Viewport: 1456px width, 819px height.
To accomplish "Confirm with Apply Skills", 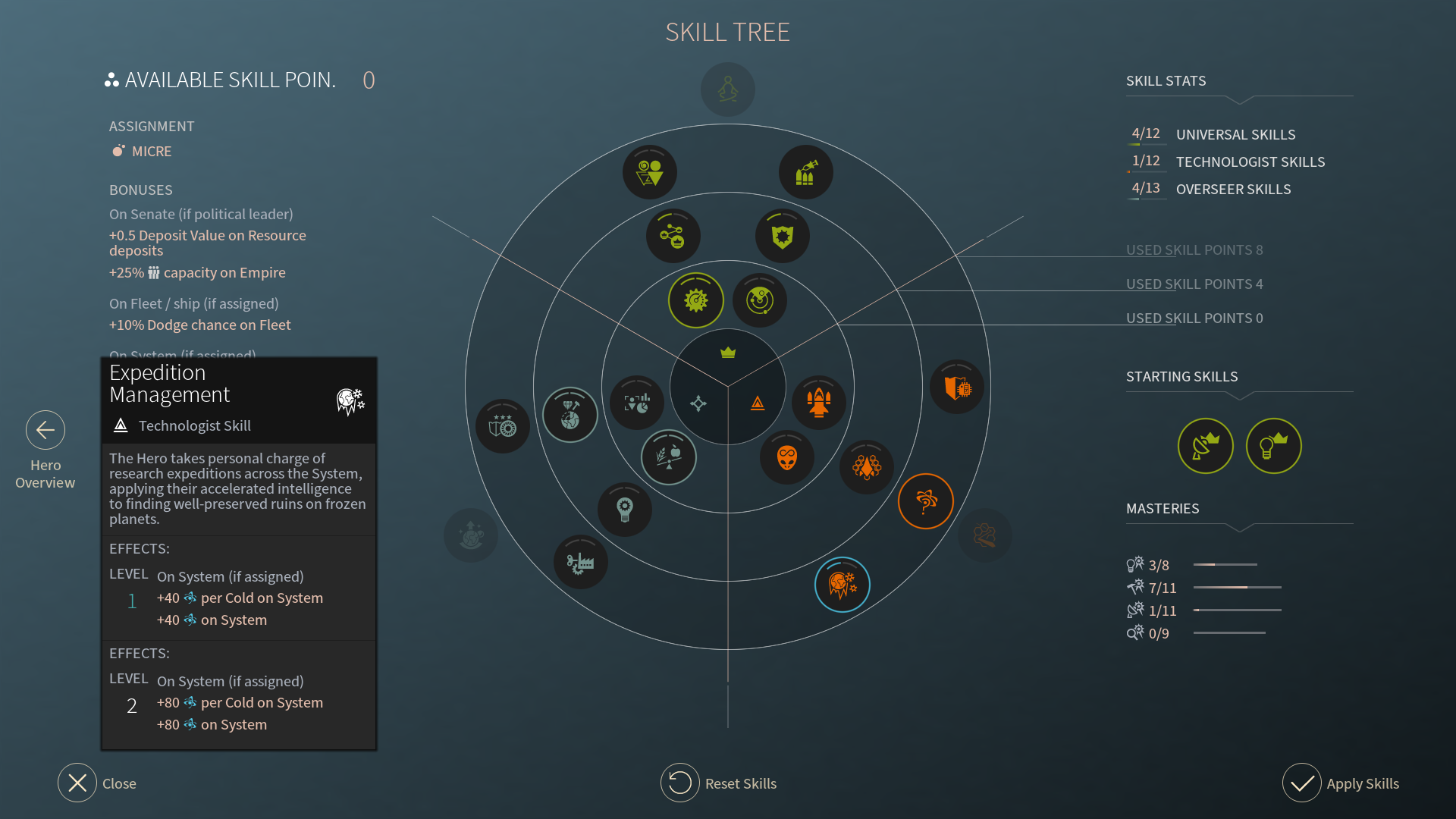I will [x=1302, y=783].
